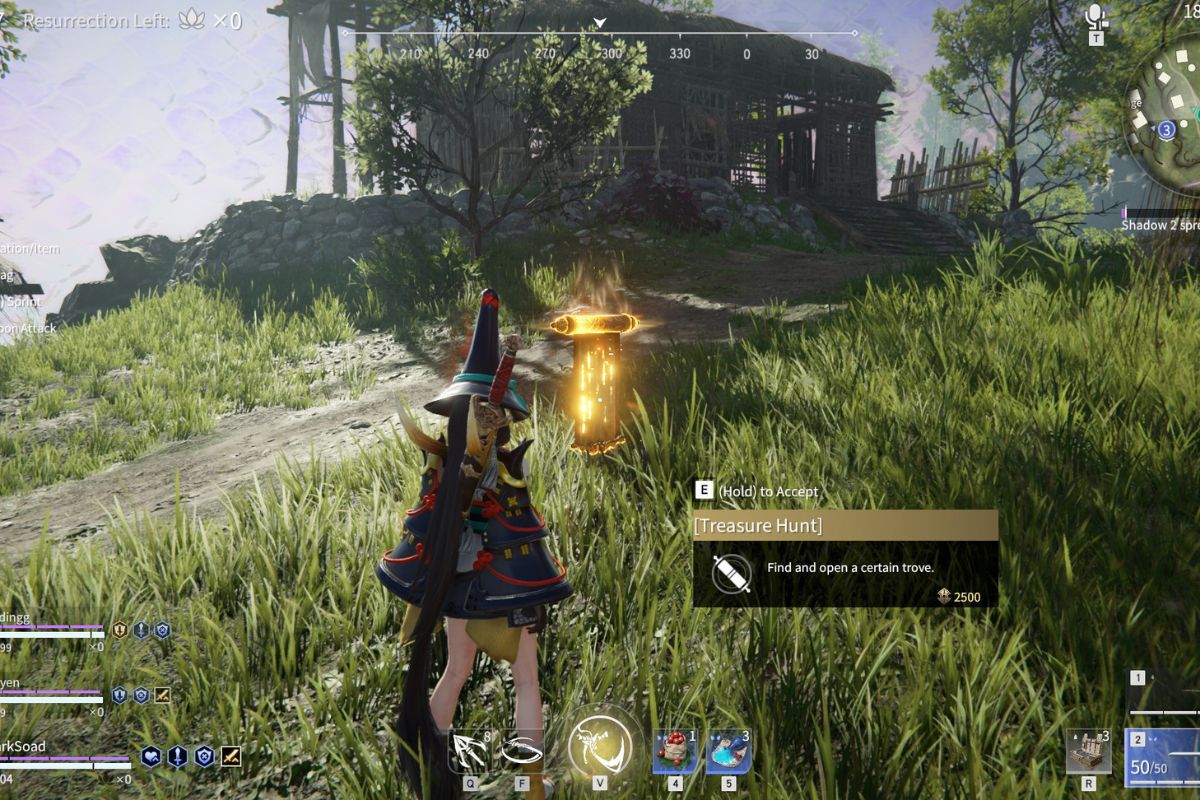Image resolution: width=1200 pixels, height=800 pixels.
Task: Use the red berry pouch item
Action: [675, 751]
